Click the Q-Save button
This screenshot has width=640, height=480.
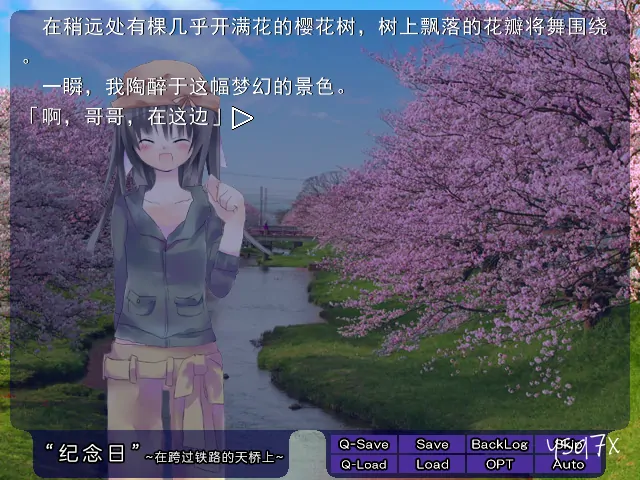(x=363, y=444)
